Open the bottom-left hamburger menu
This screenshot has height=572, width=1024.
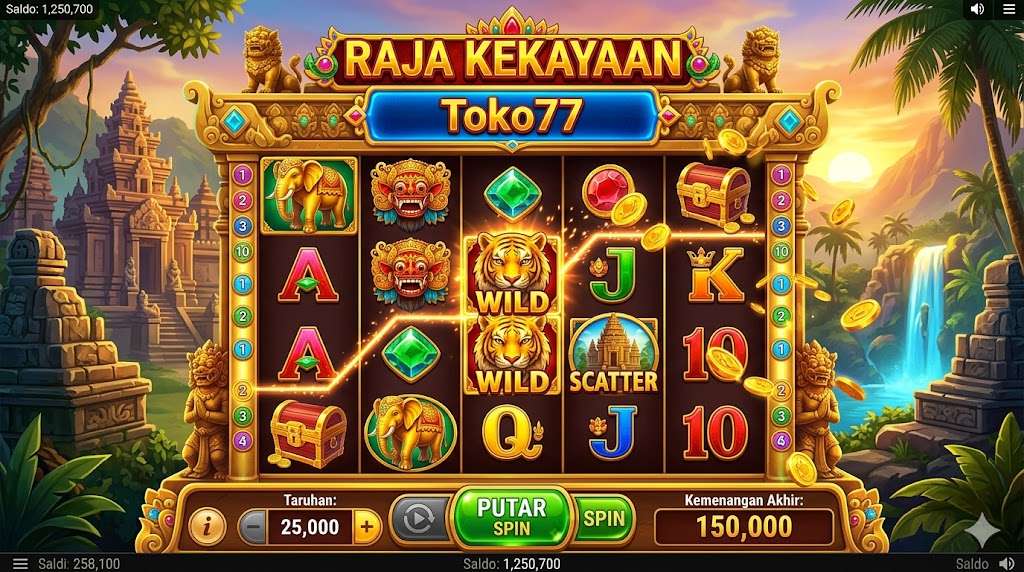coord(20,564)
